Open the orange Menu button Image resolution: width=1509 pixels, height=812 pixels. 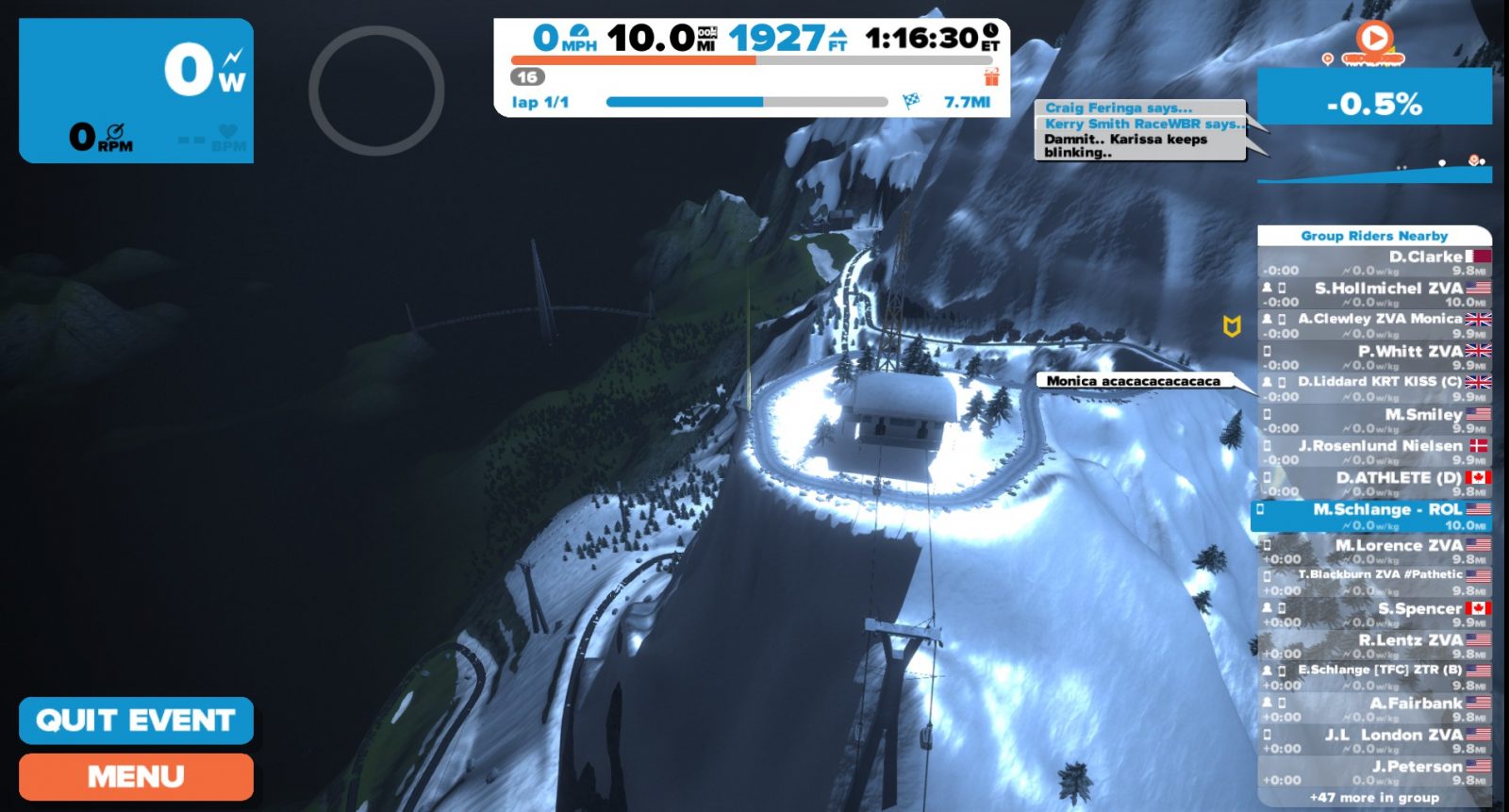coord(136,776)
